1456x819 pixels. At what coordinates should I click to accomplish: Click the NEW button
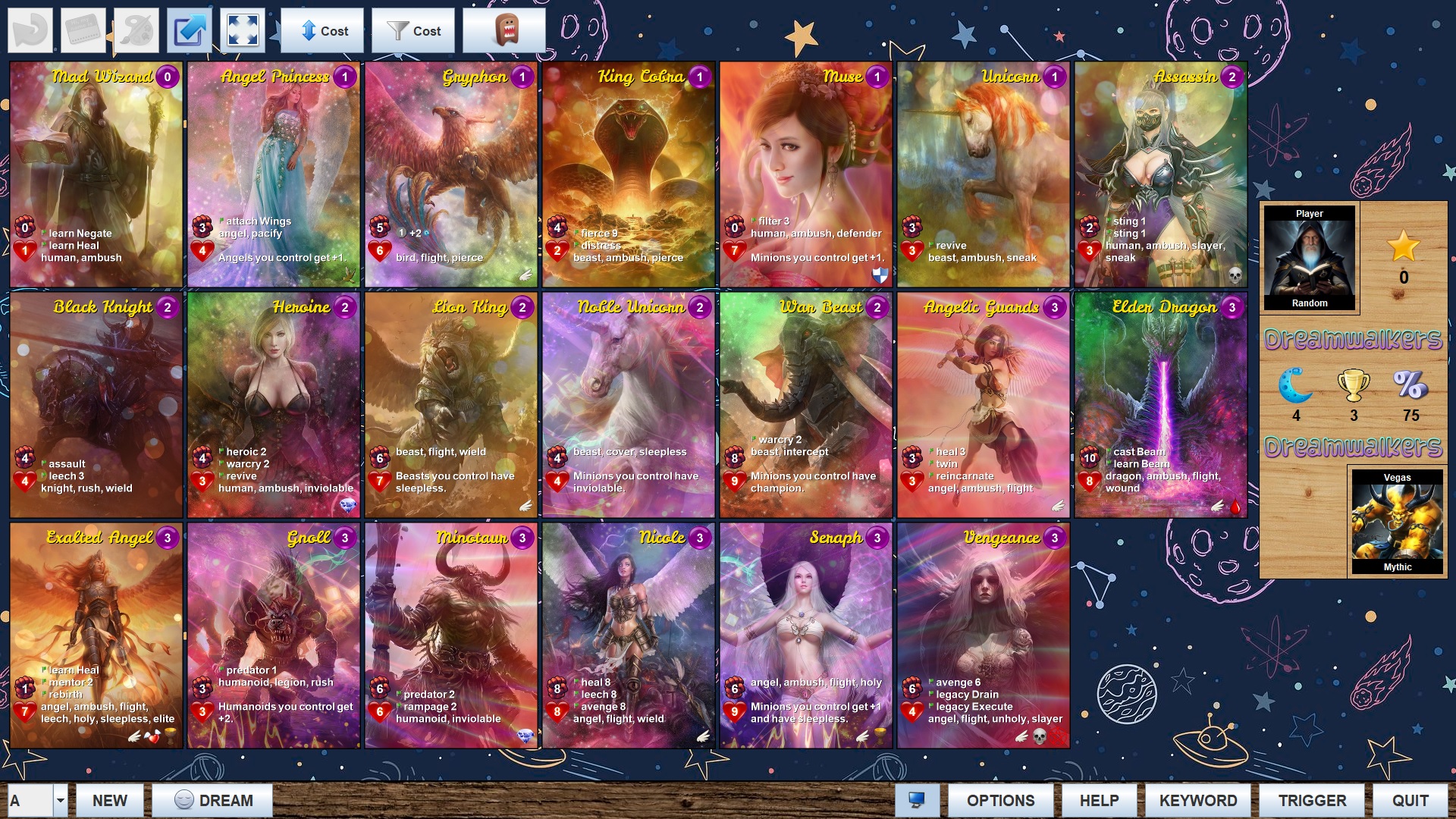[109, 800]
